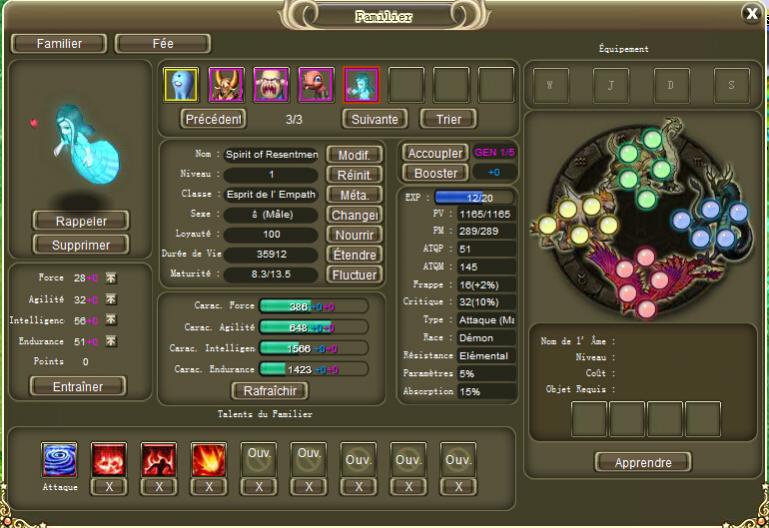The width and height of the screenshot is (769, 528).
Task: Activate the Fluctuer button
Action: (355, 275)
